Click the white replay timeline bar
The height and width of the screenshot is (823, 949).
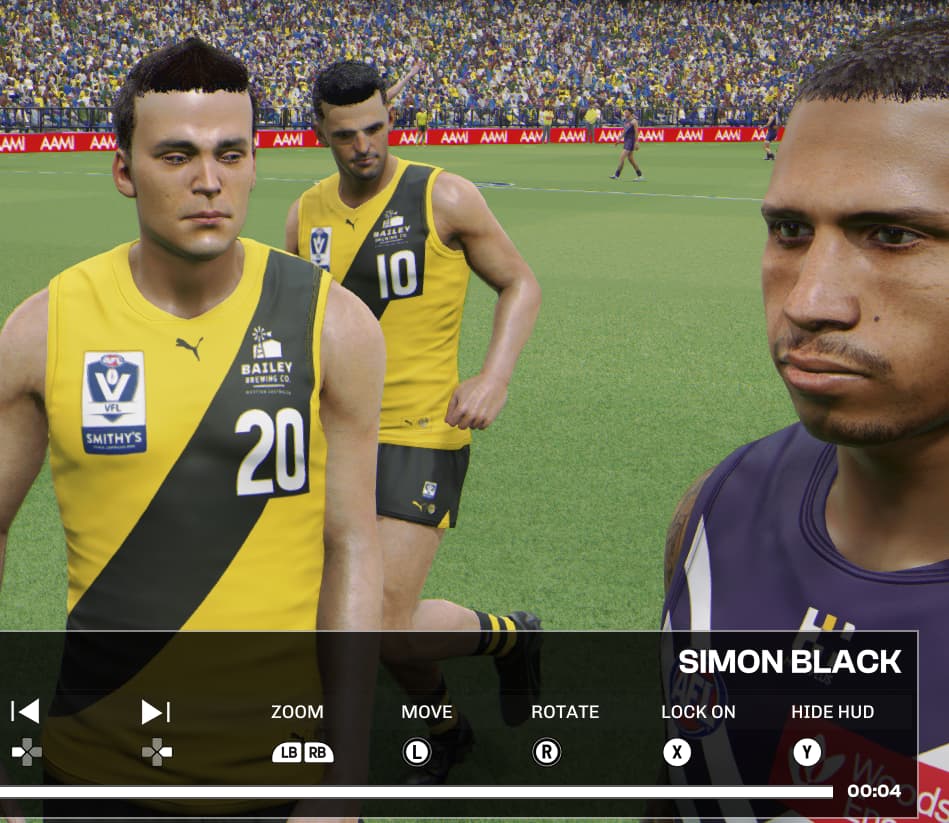click(x=415, y=792)
